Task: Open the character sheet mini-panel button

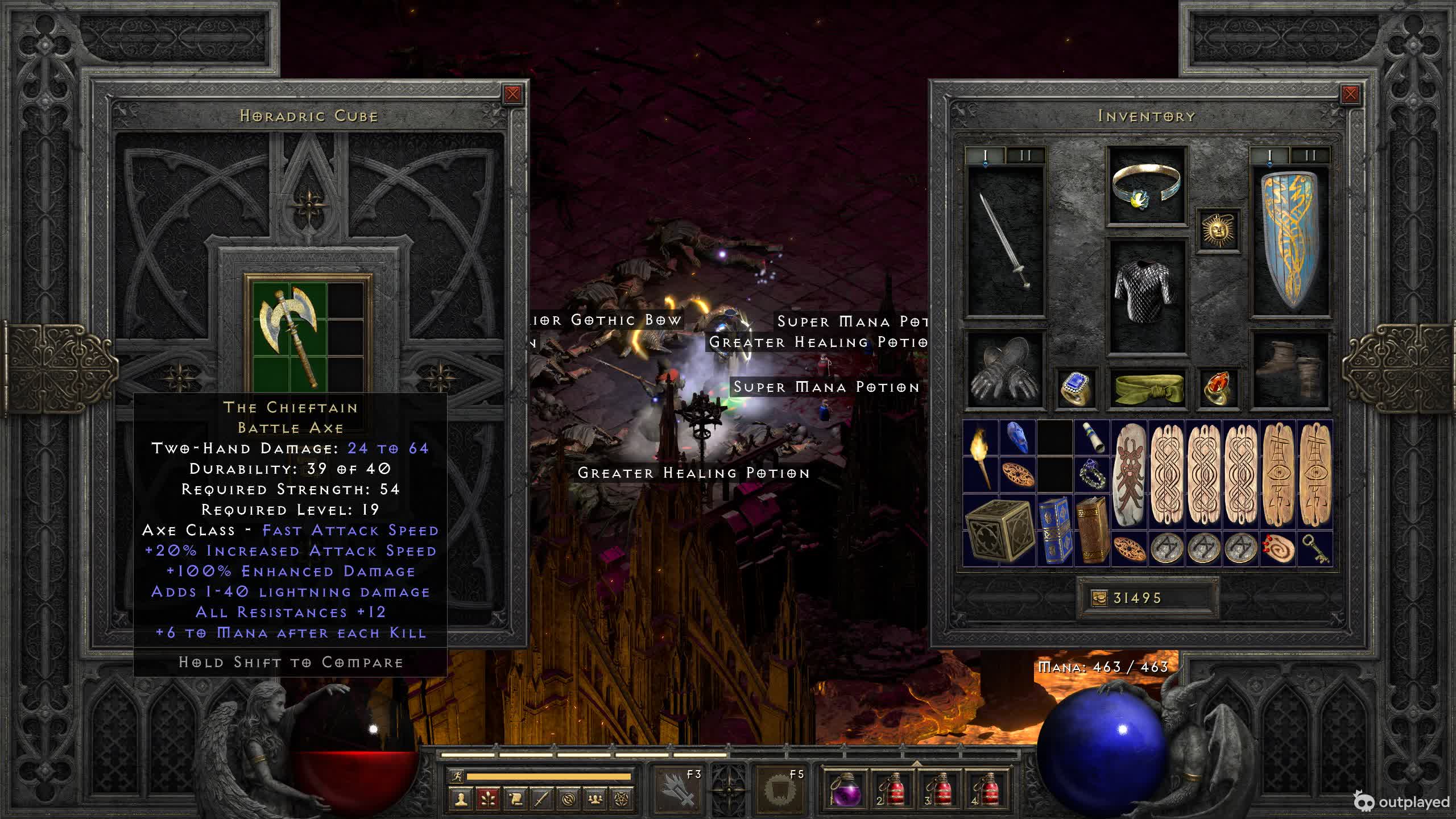Action: click(x=460, y=799)
